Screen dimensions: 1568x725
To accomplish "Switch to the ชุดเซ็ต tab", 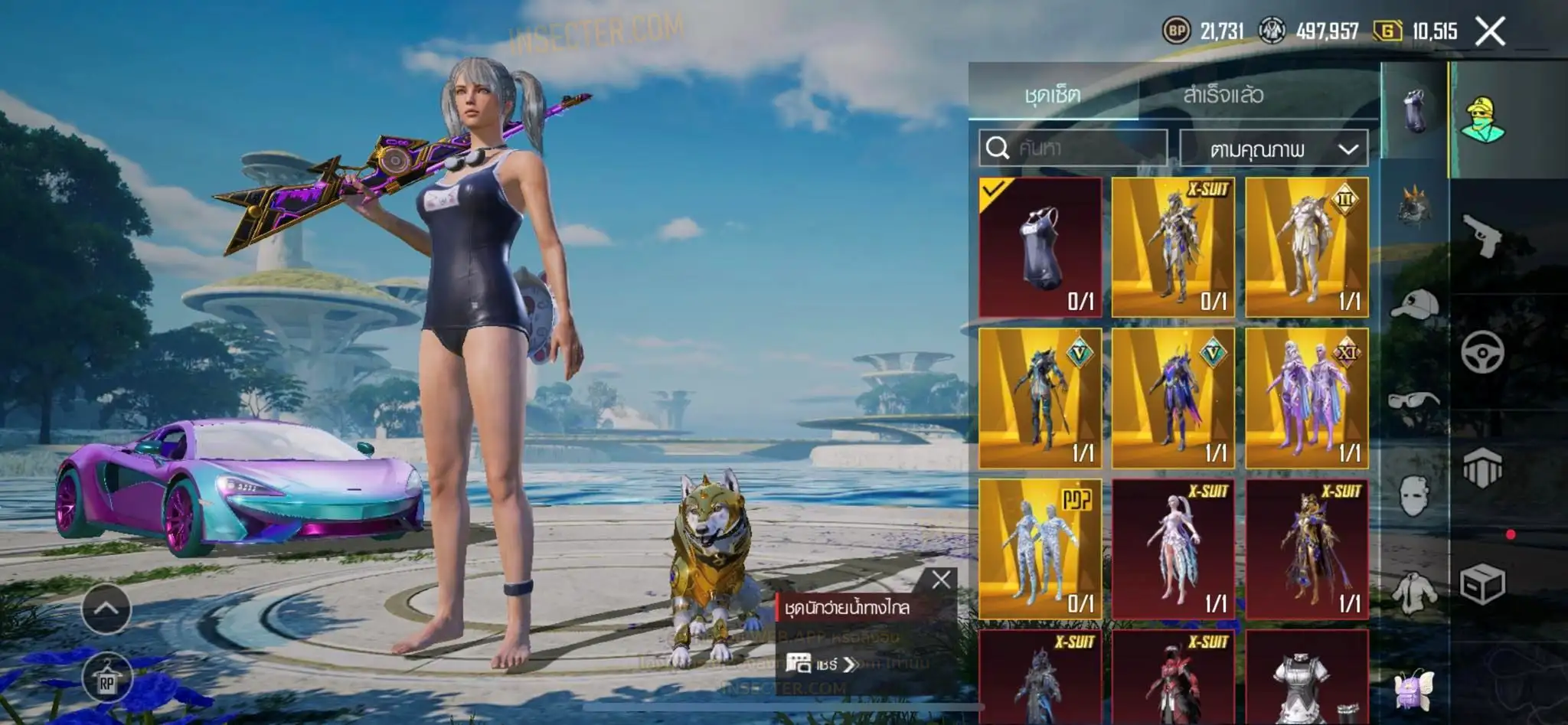I will [x=1053, y=95].
